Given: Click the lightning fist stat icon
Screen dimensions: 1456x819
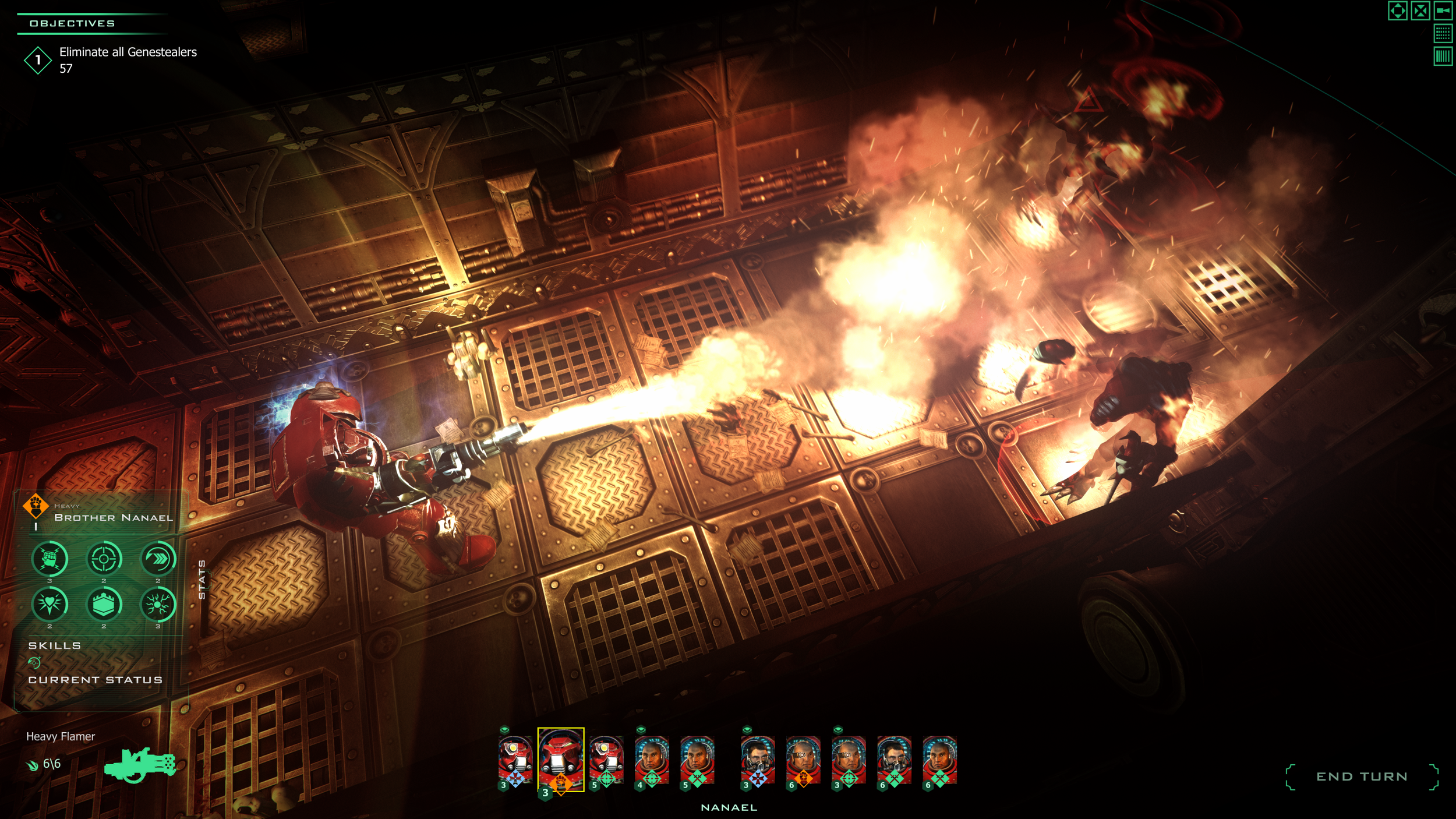Looking at the screenshot, I should point(50,559).
